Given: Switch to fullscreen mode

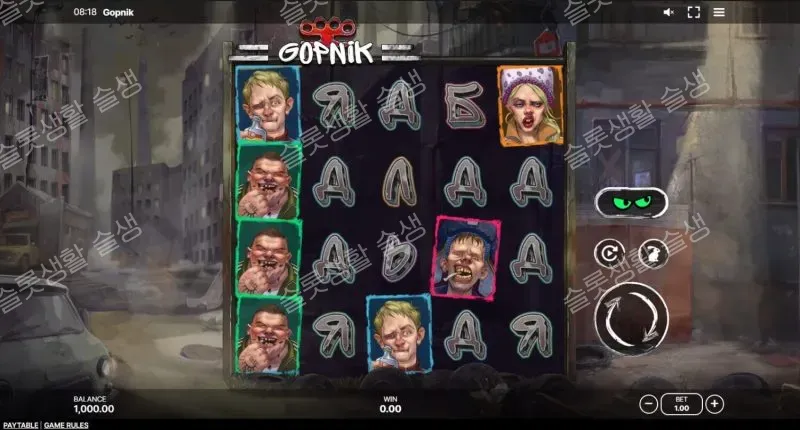Looking at the screenshot, I should (692, 12).
